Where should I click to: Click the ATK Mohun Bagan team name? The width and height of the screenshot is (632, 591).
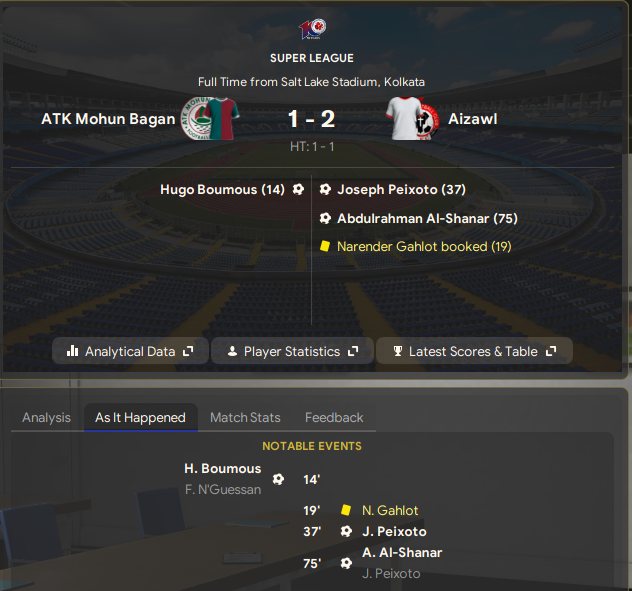(x=105, y=119)
